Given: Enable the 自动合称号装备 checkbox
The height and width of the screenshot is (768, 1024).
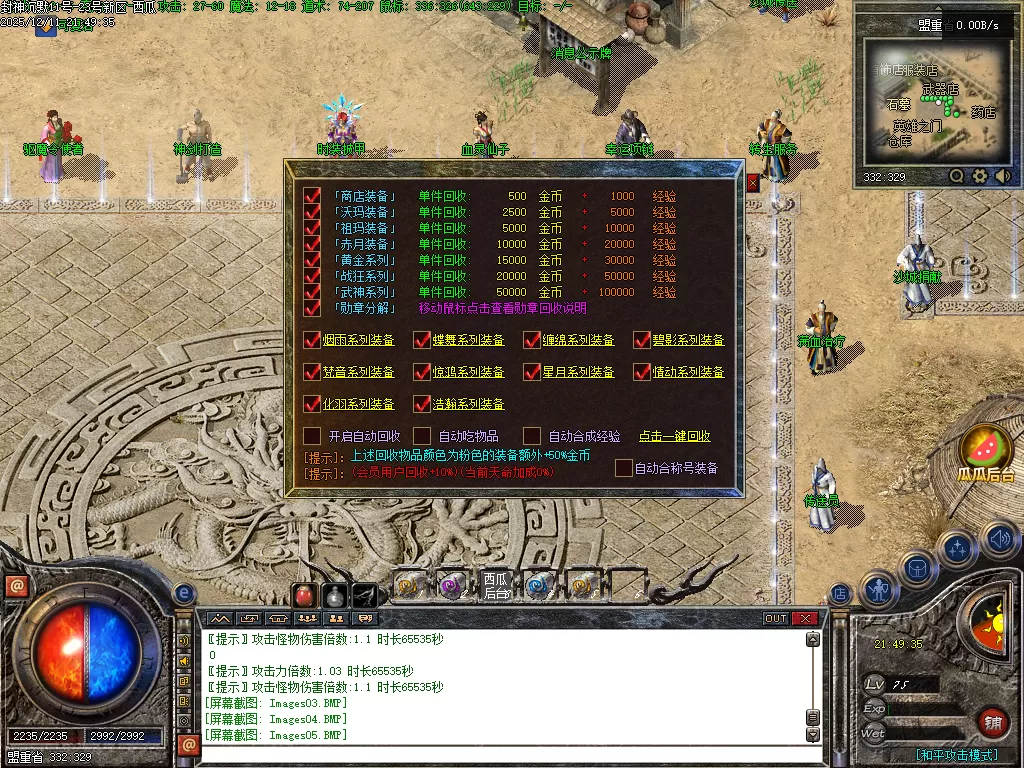Looking at the screenshot, I should tap(624, 467).
